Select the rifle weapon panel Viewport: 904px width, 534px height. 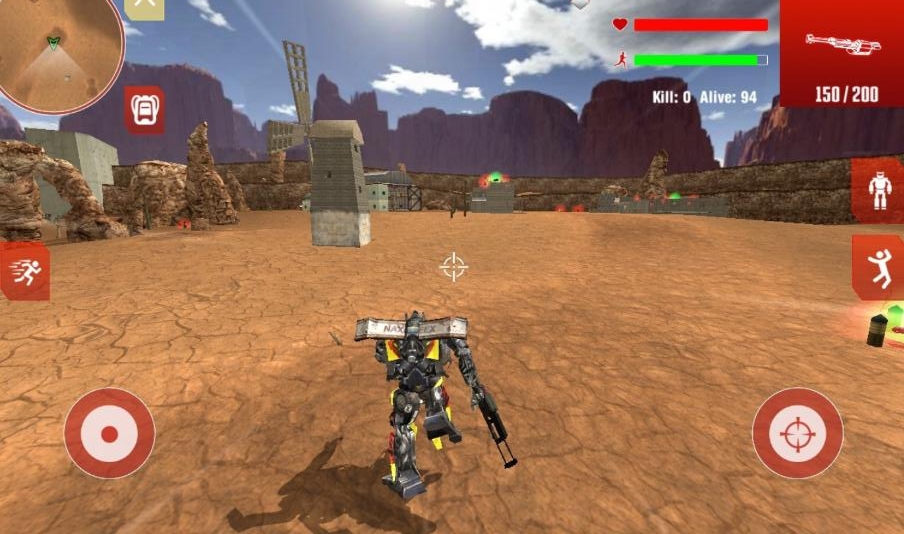(x=842, y=53)
